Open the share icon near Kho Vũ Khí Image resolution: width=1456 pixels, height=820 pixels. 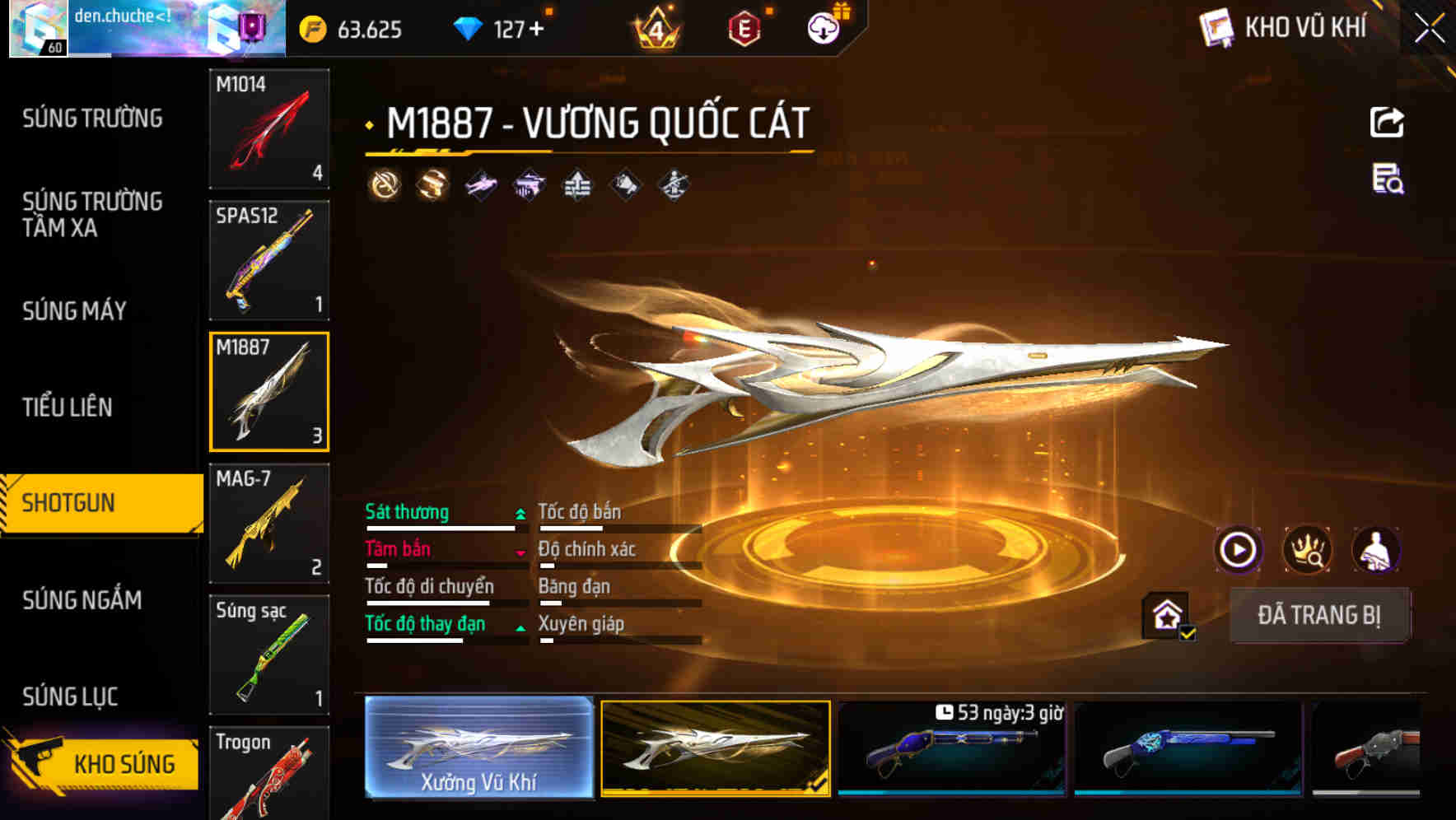point(1387,122)
